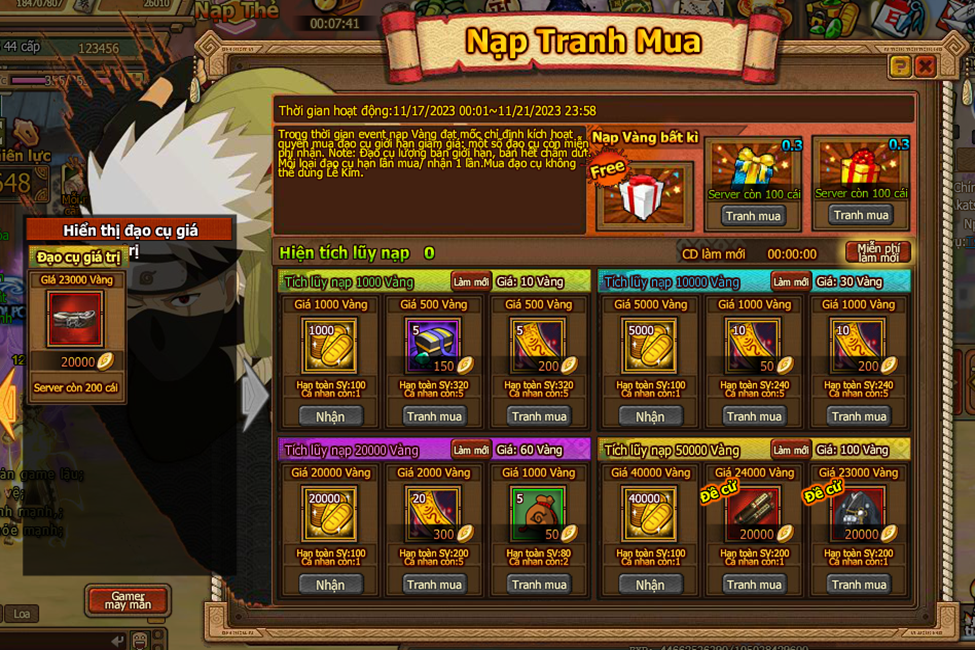This screenshot has width=975, height=650.
Task: Claim the free white gift box
Action: pos(641,195)
